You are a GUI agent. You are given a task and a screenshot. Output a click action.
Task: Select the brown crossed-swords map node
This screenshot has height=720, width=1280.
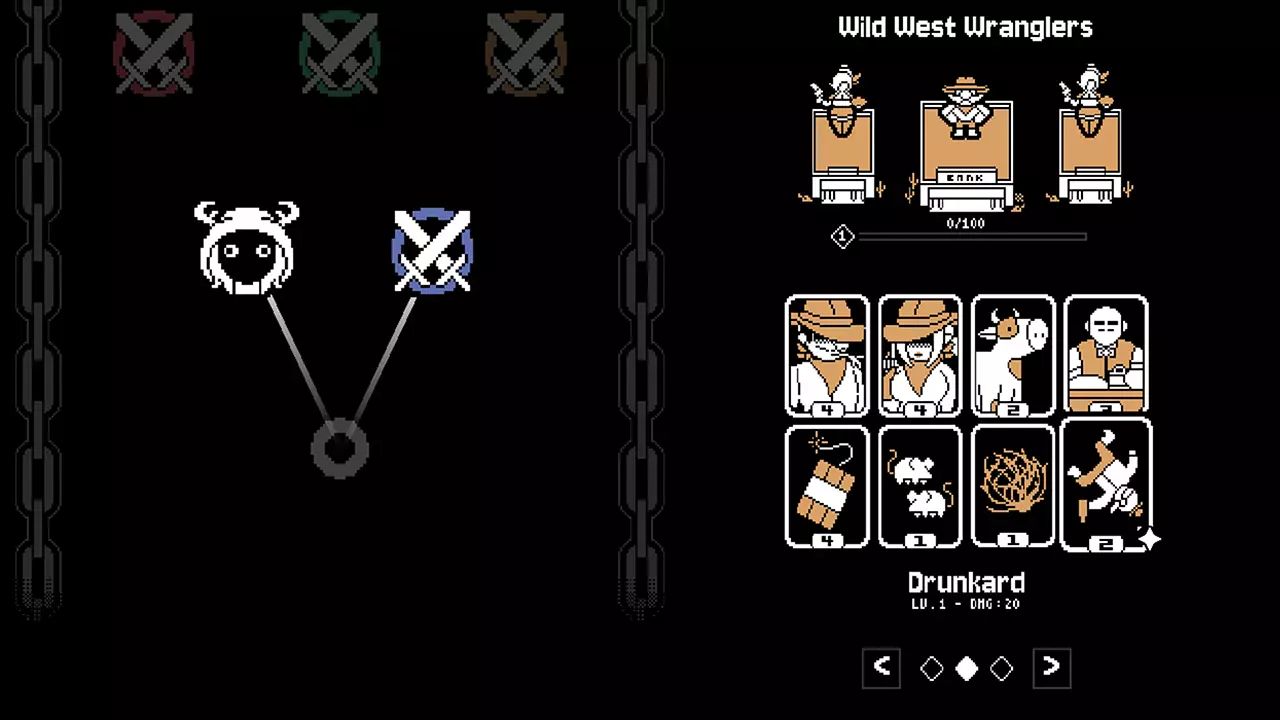(x=525, y=53)
